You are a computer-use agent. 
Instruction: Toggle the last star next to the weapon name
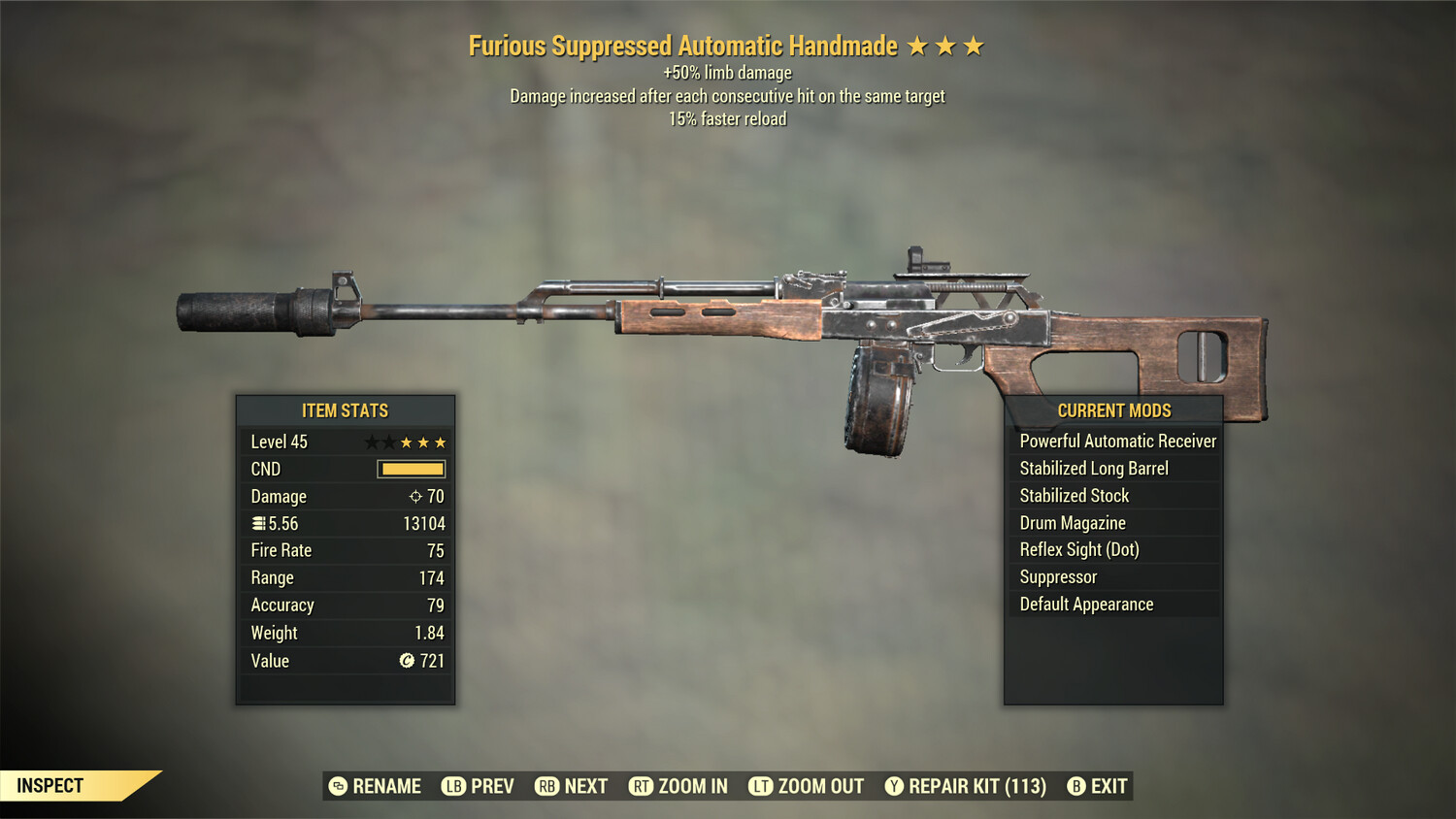click(x=972, y=45)
